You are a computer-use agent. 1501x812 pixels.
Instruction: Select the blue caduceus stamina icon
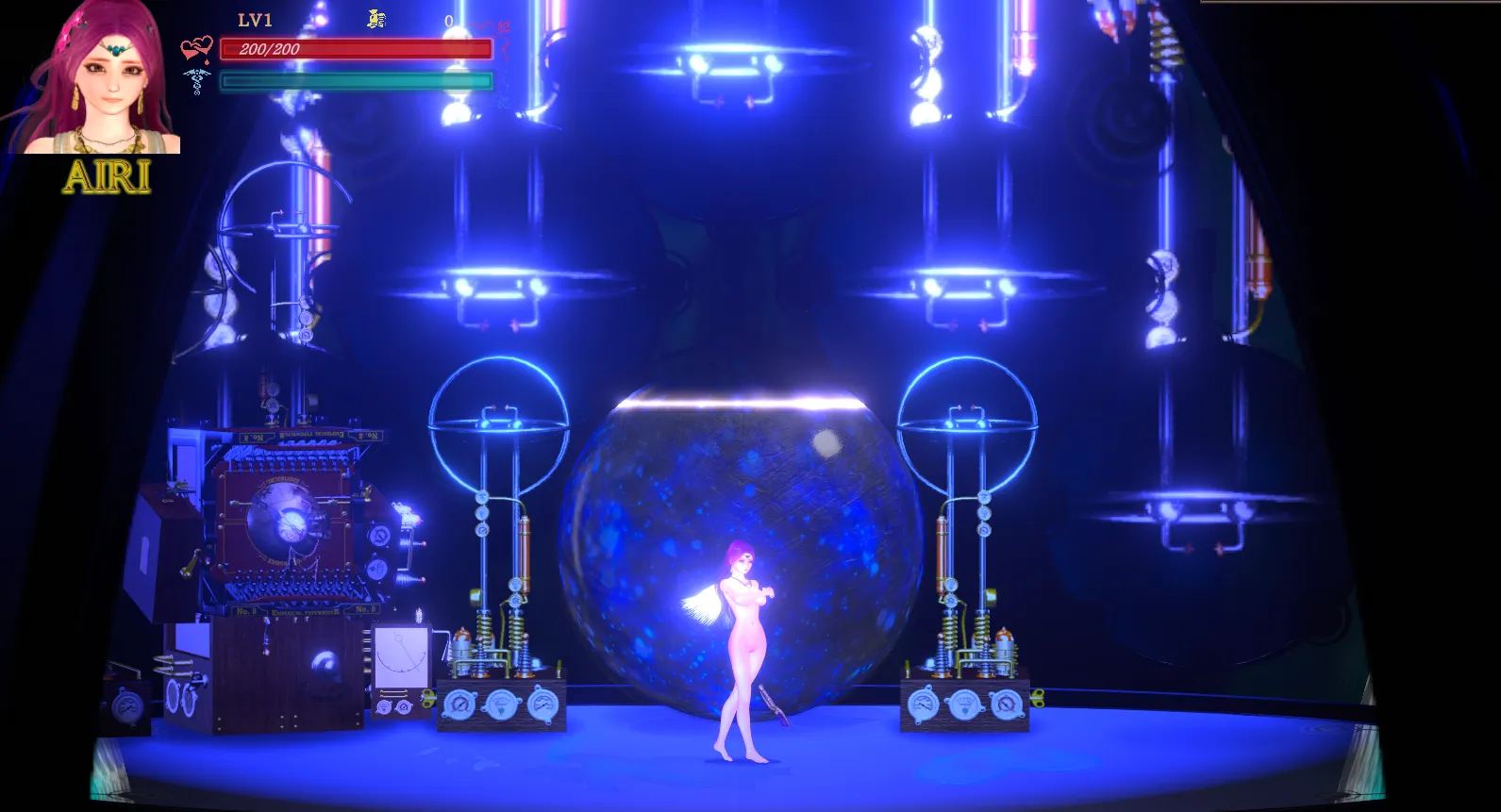click(197, 82)
